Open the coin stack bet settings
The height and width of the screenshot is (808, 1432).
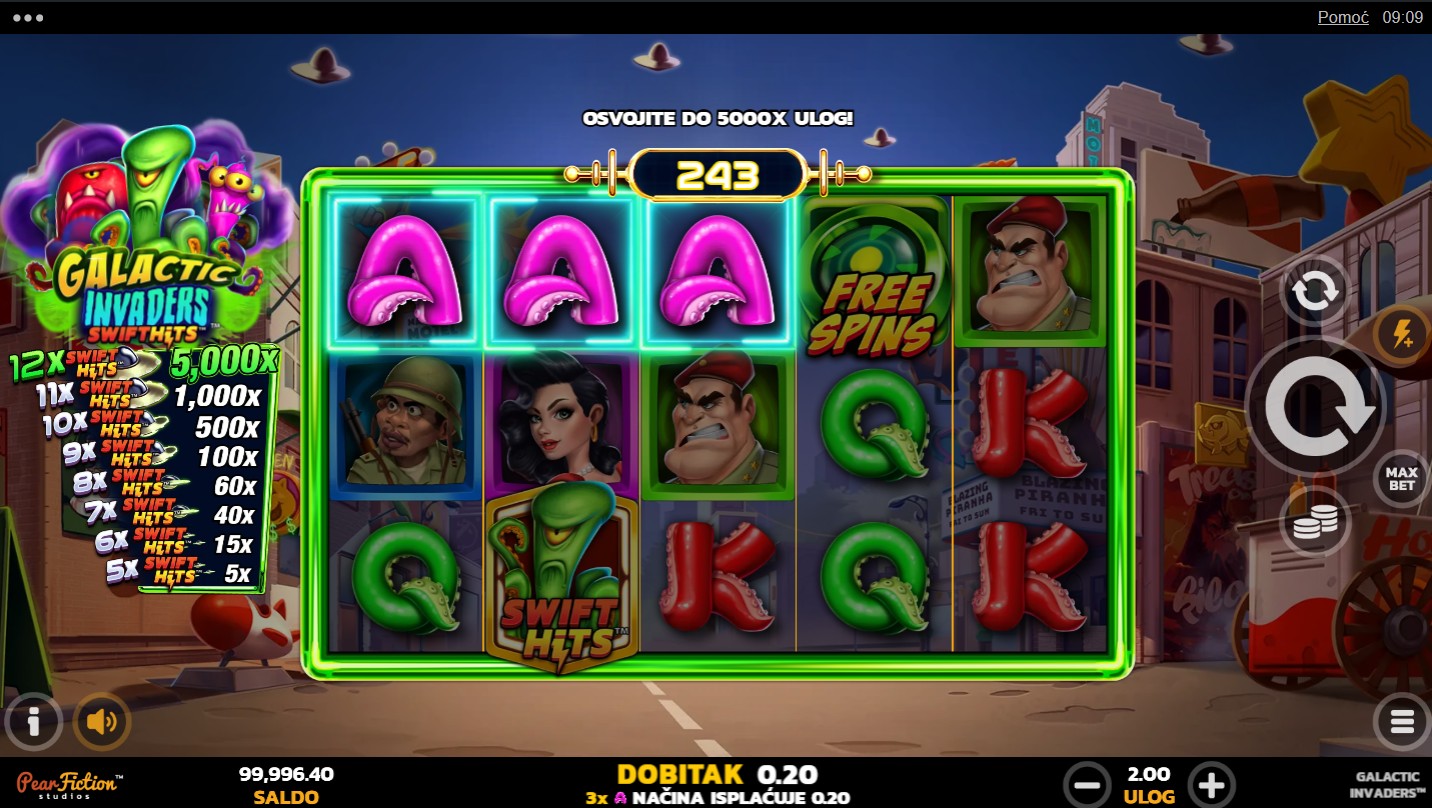coord(1314,522)
